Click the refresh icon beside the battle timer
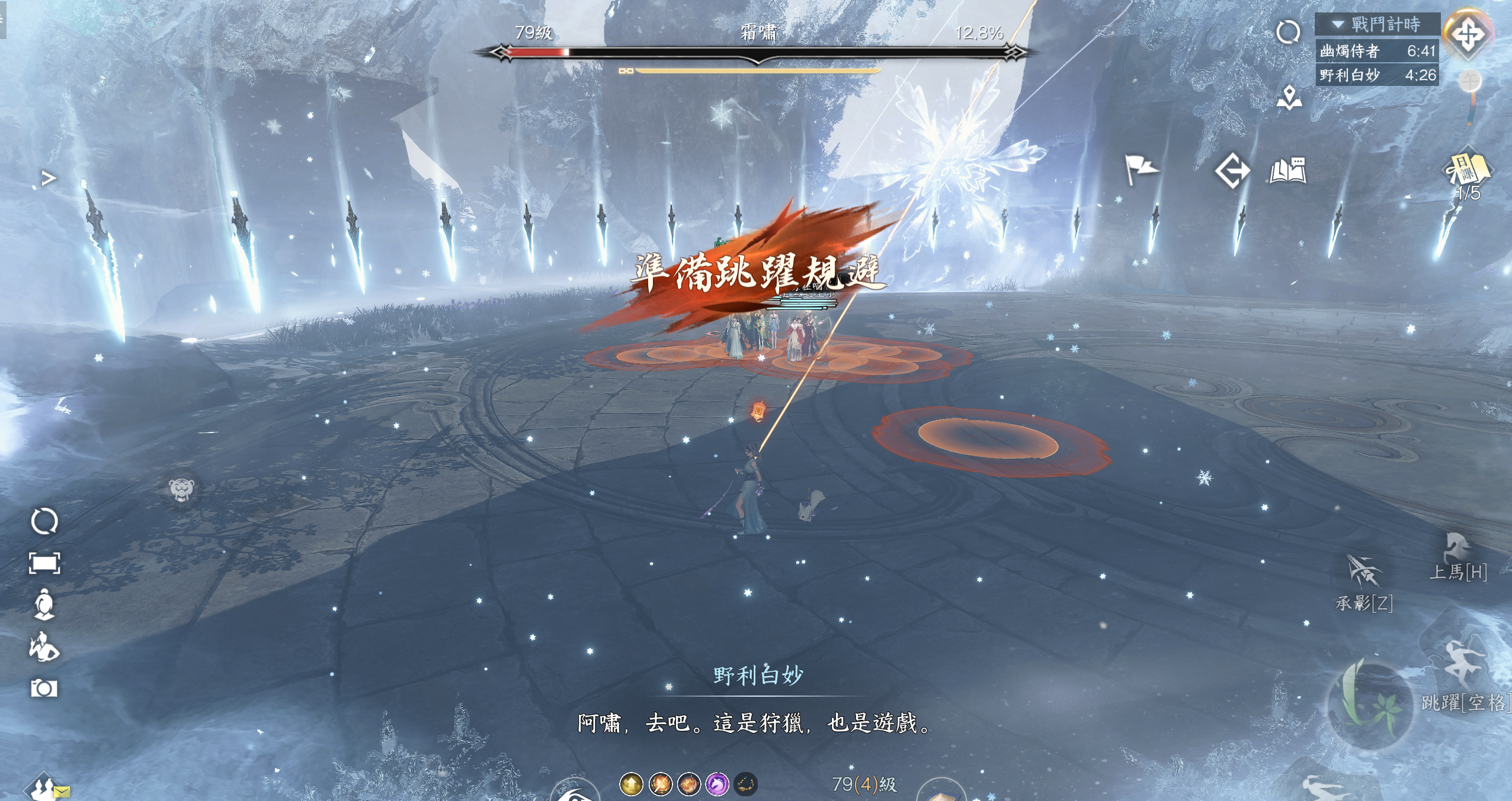 pyautogui.click(x=1288, y=32)
